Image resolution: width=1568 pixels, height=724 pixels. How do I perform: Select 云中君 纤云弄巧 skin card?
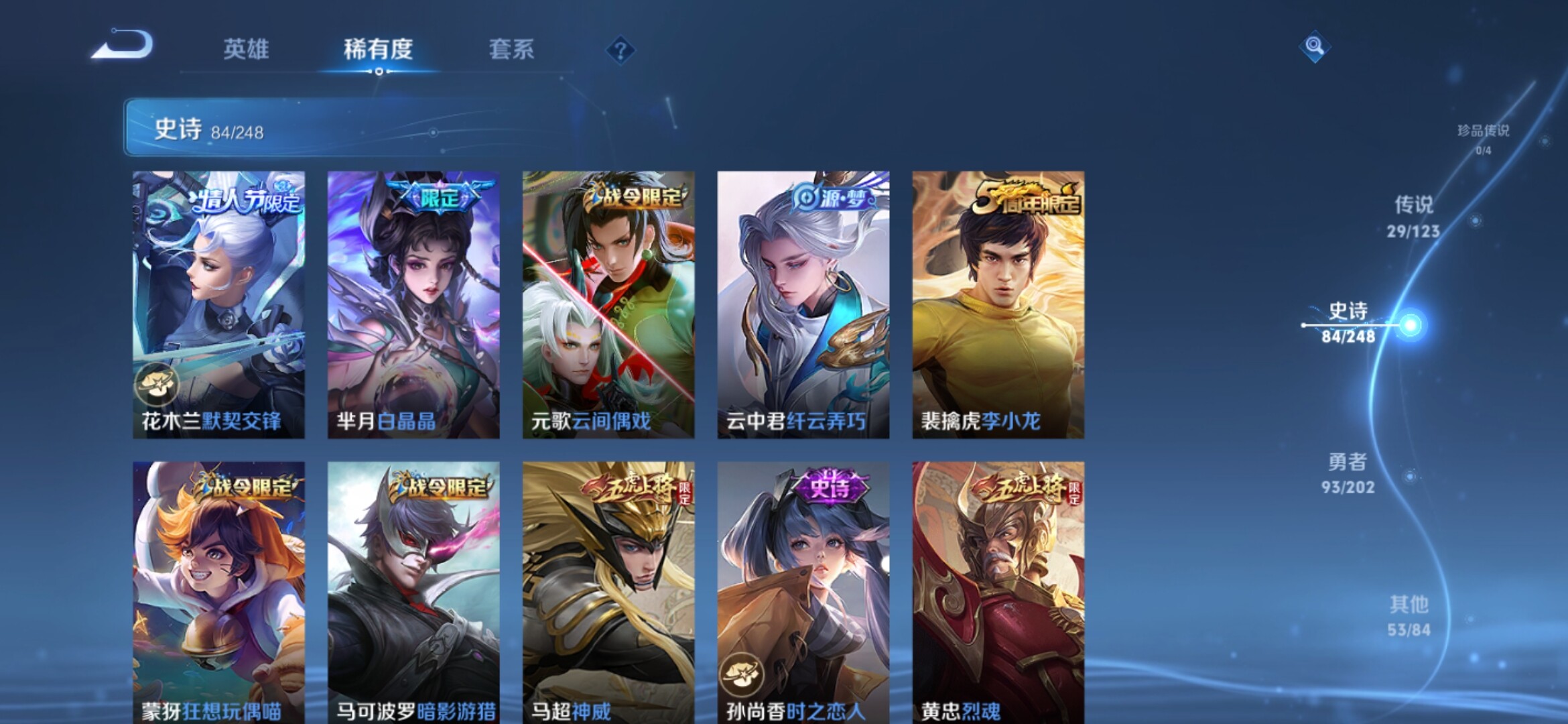[x=803, y=305]
